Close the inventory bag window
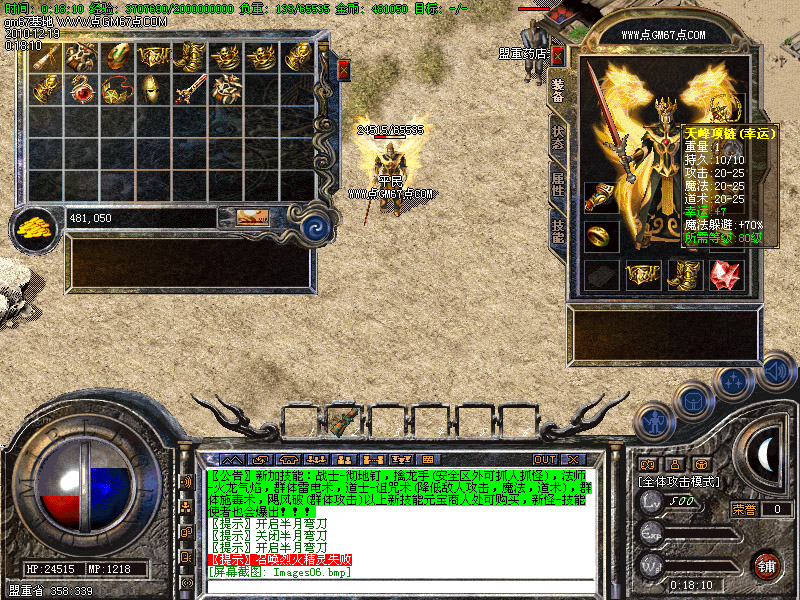The height and width of the screenshot is (600, 800). (344, 69)
